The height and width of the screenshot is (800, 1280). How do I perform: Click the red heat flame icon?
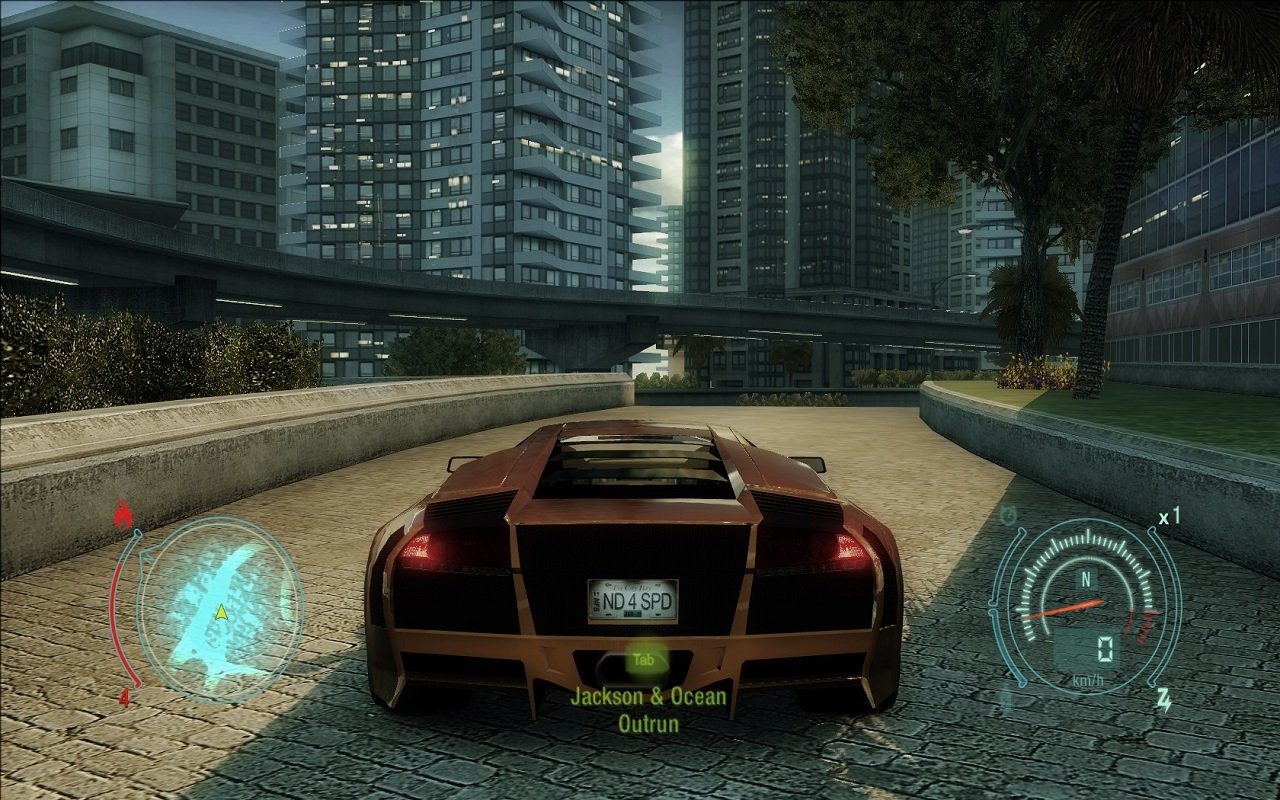(124, 513)
